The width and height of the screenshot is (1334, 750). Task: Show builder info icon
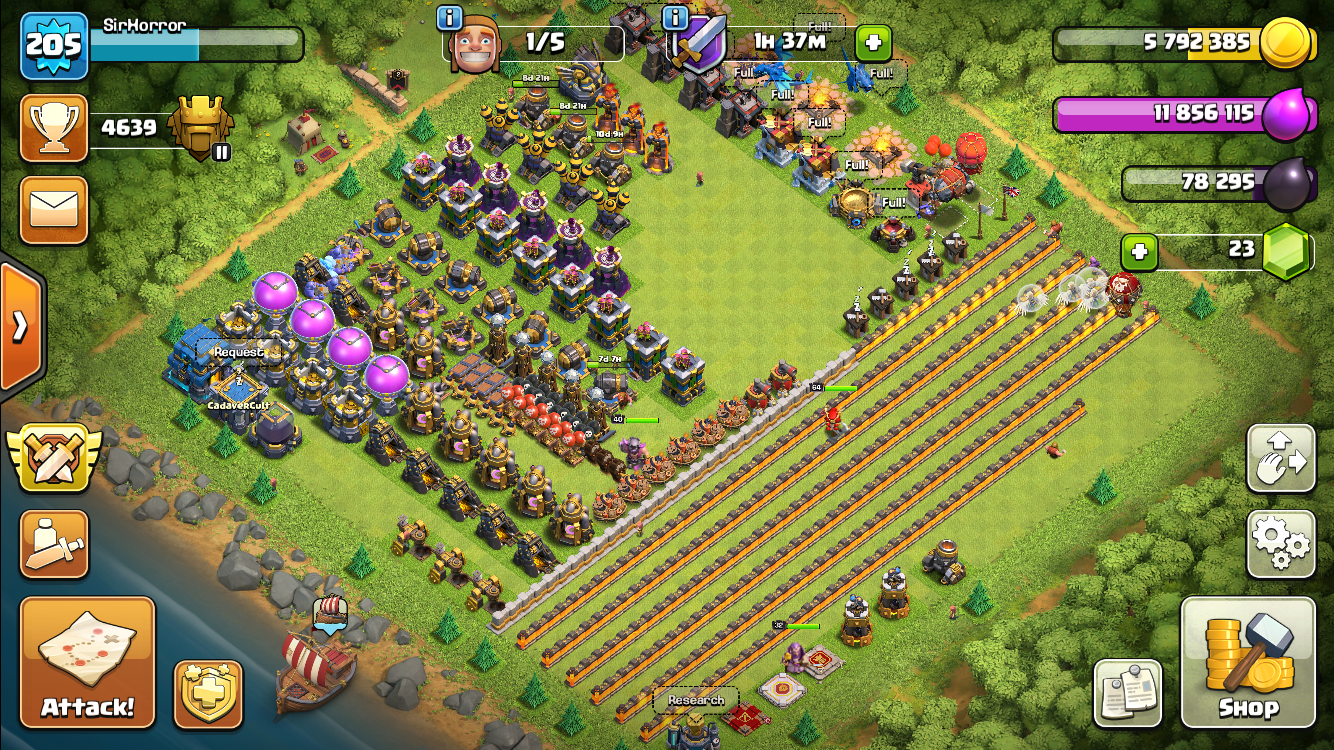click(449, 17)
